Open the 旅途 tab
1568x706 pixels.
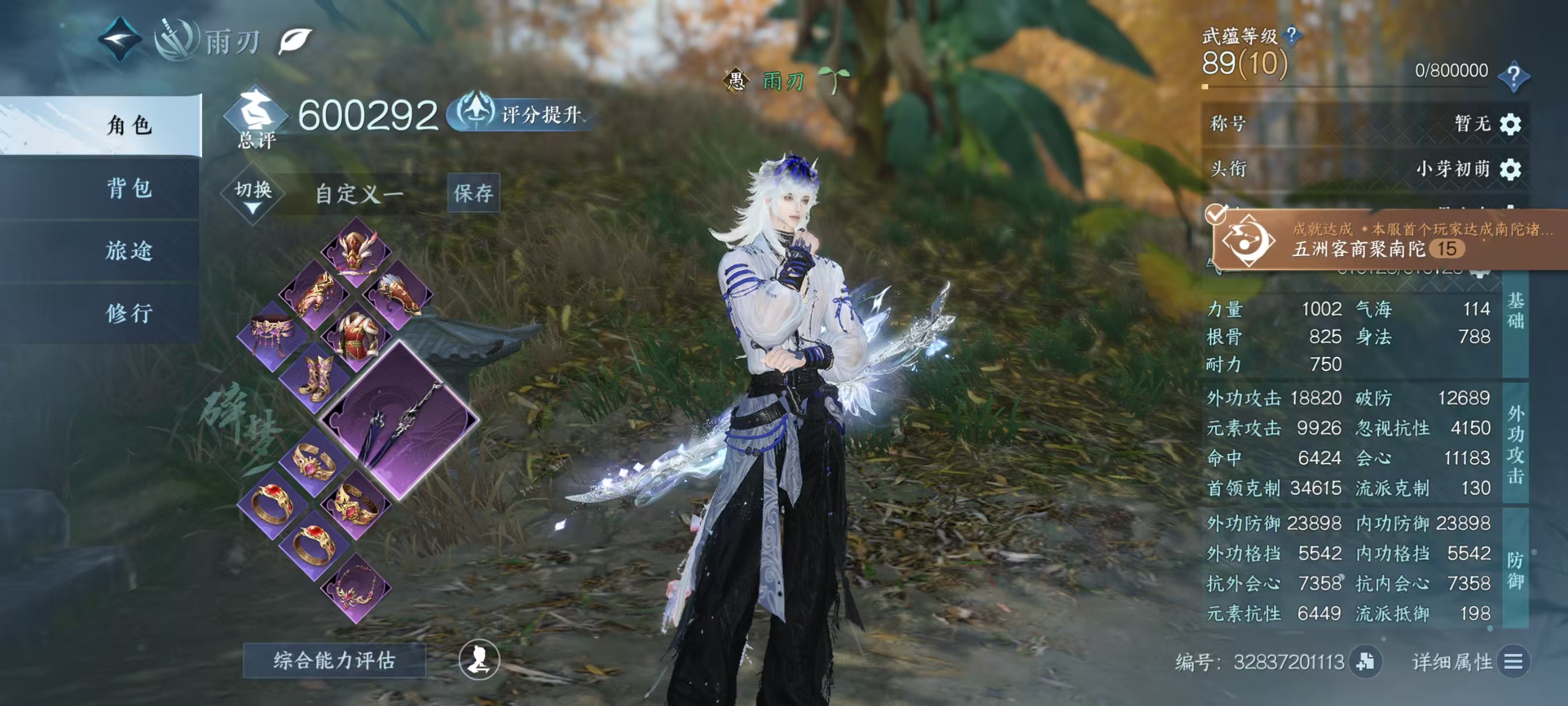point(129,251)
